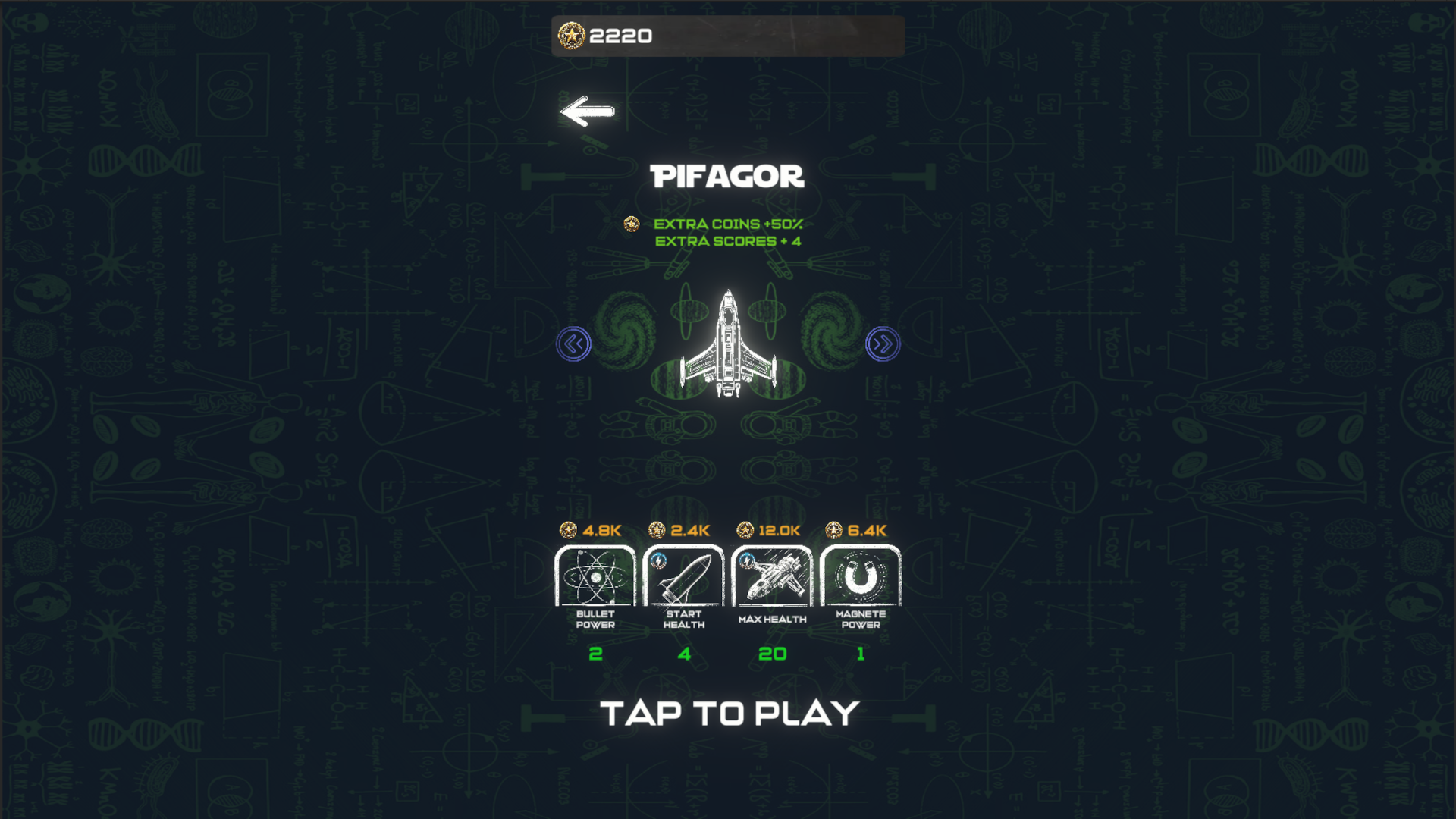Tap the TAP TO PLAY button
Viewport: 1456px width, 819px height.
tap(728, 711)
